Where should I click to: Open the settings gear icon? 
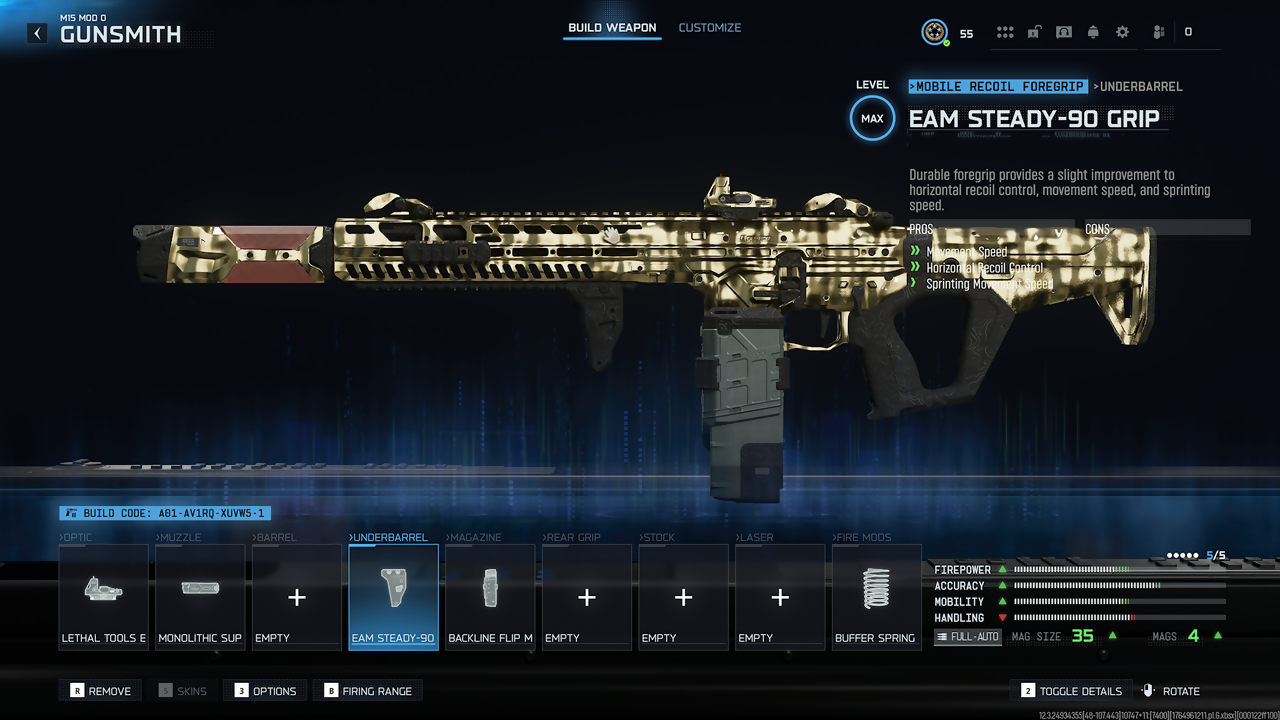(x=1122, y=32)
